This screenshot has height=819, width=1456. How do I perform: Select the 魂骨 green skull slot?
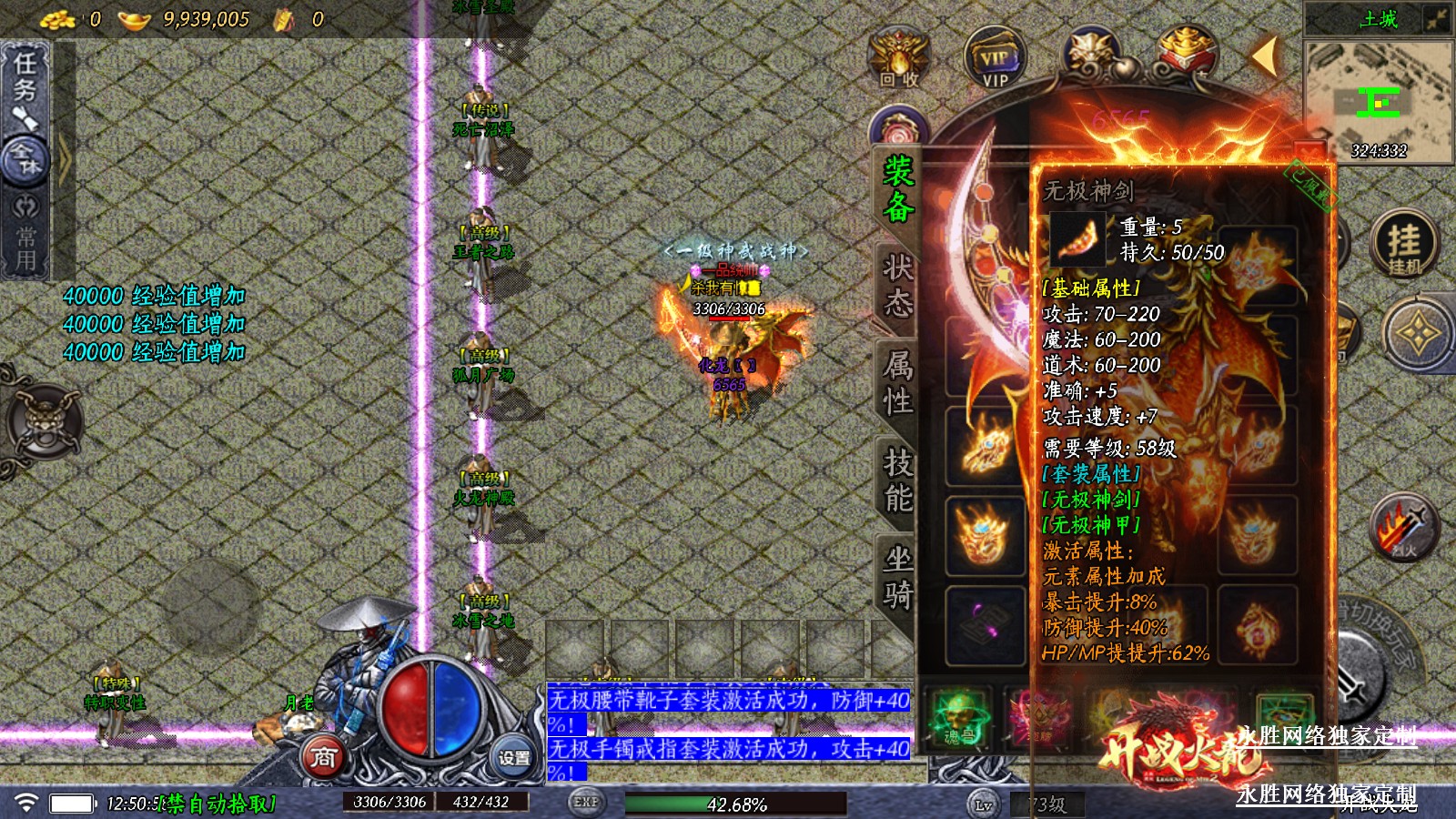tap(956, 717)
